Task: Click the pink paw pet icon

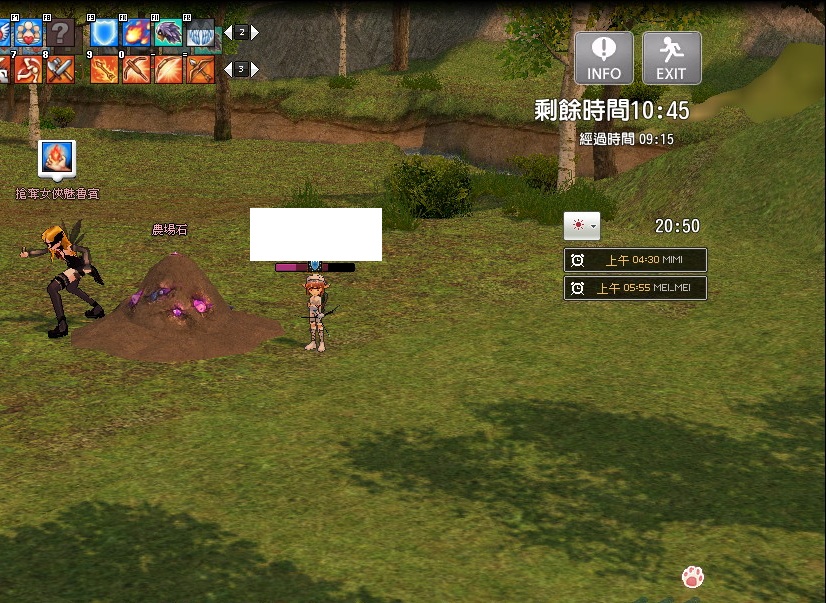Action: (692, 576)
